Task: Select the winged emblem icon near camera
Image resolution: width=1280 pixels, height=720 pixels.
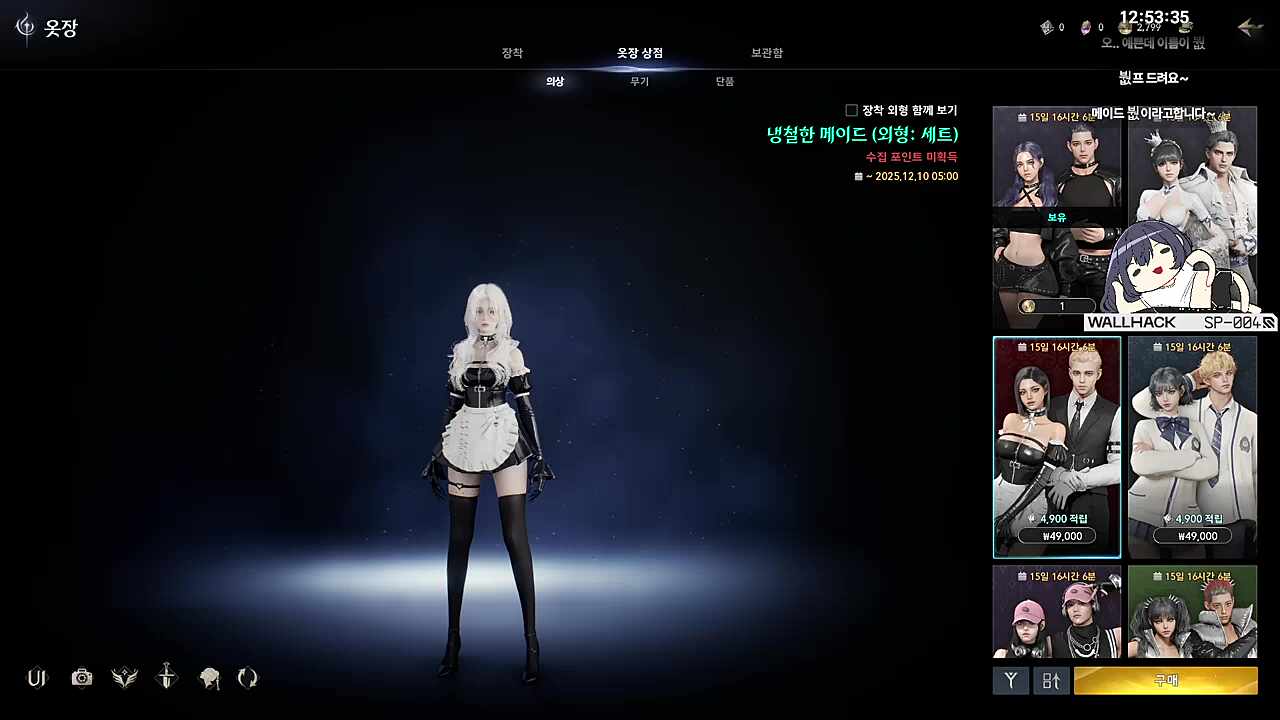Action: click(x=123, y=678)
